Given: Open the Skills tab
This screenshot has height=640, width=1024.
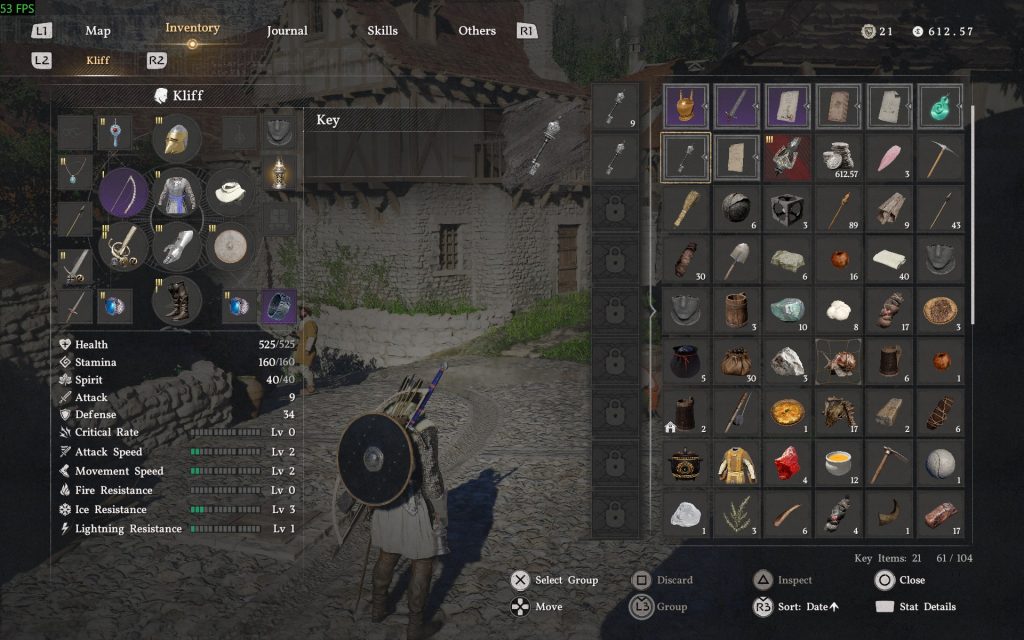Looking at the screenshot, I should 382,31.
